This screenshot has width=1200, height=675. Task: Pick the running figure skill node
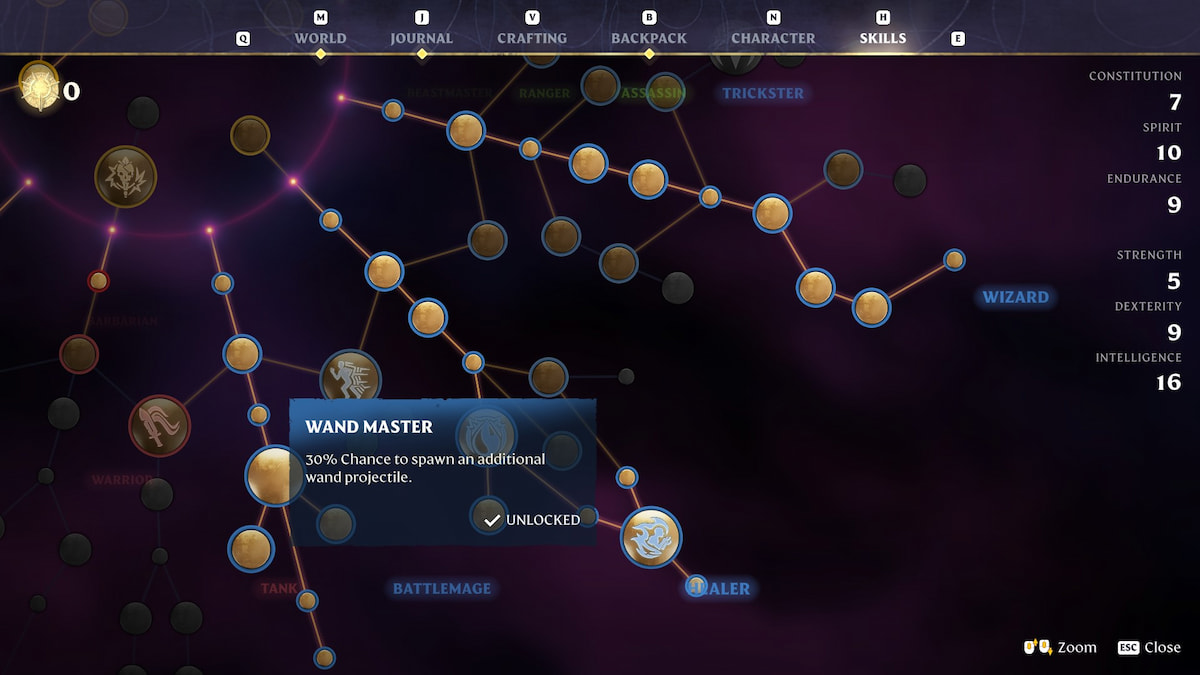(350, 380)
